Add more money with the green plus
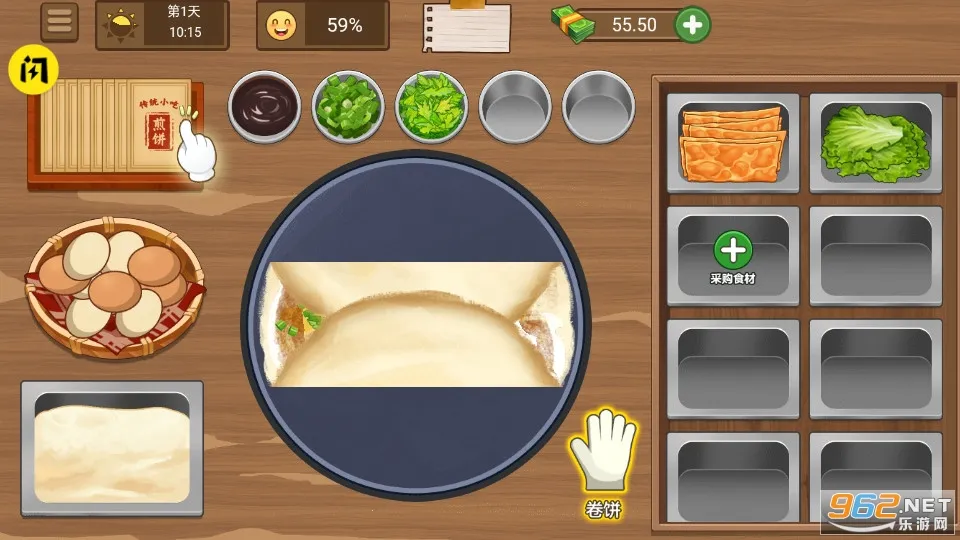Viewport: 960px width, 540px height. tap(693, 25)
